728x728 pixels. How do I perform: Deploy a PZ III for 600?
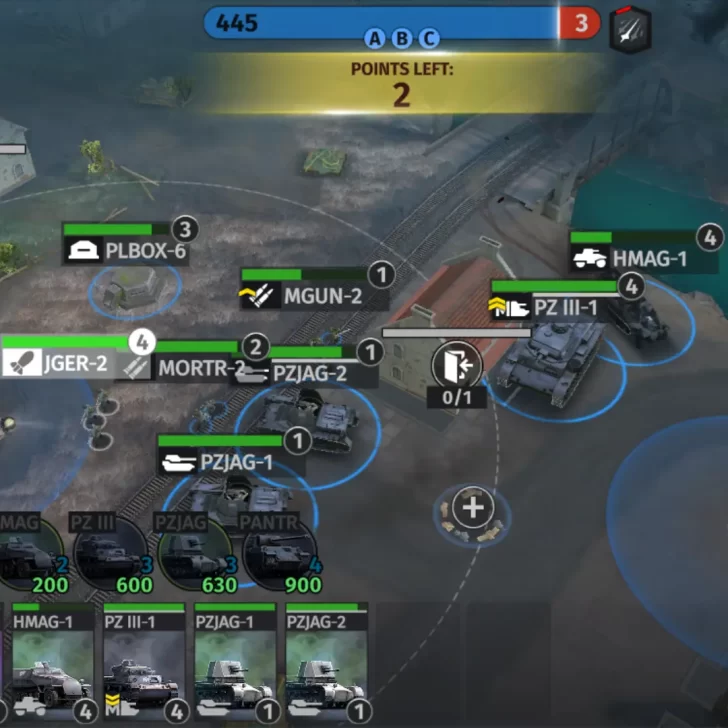(x=111, y=553)
